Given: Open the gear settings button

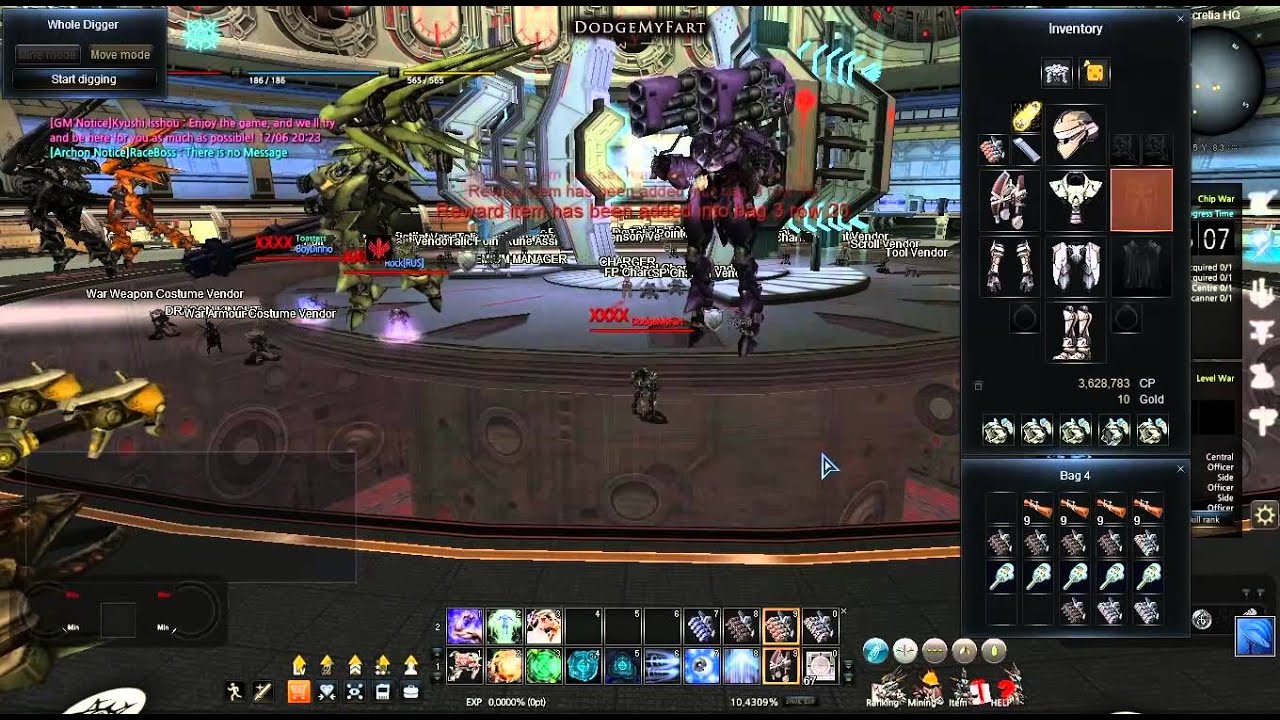Looking at the screenshot, I should point(1265,515).
